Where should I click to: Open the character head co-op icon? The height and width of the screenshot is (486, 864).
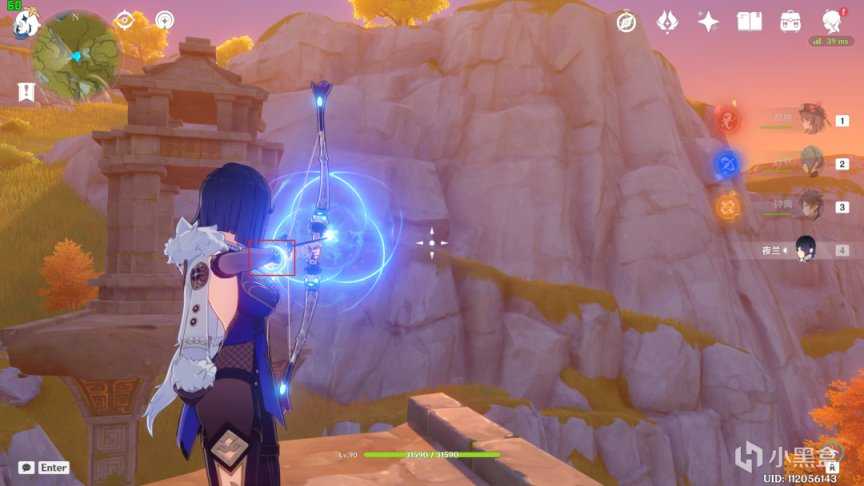[831, 22]
